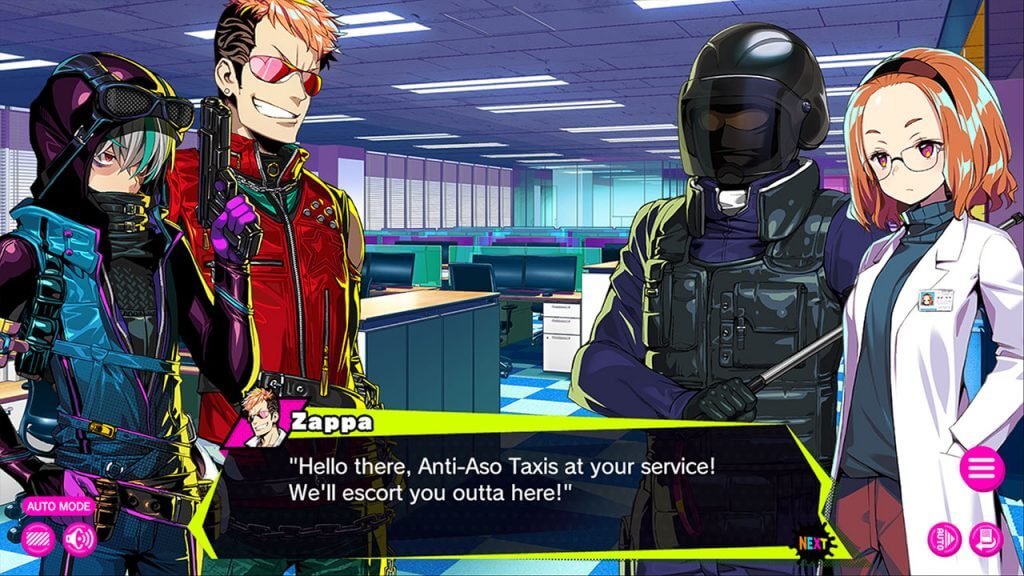Open the backlog with the return-arrow icon

(x=985, y=539)
